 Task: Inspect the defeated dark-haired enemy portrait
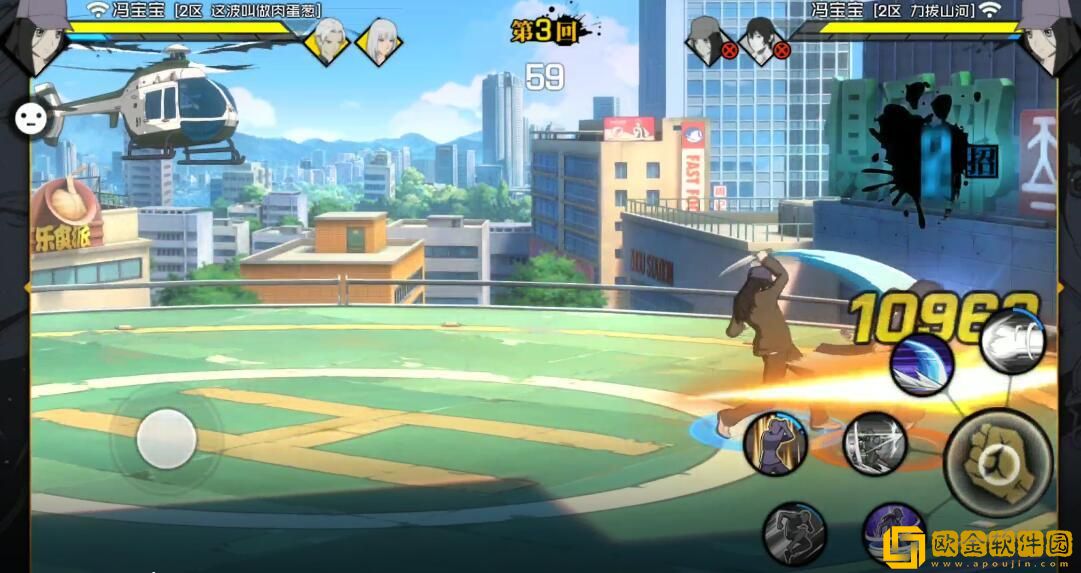[762, 40]
